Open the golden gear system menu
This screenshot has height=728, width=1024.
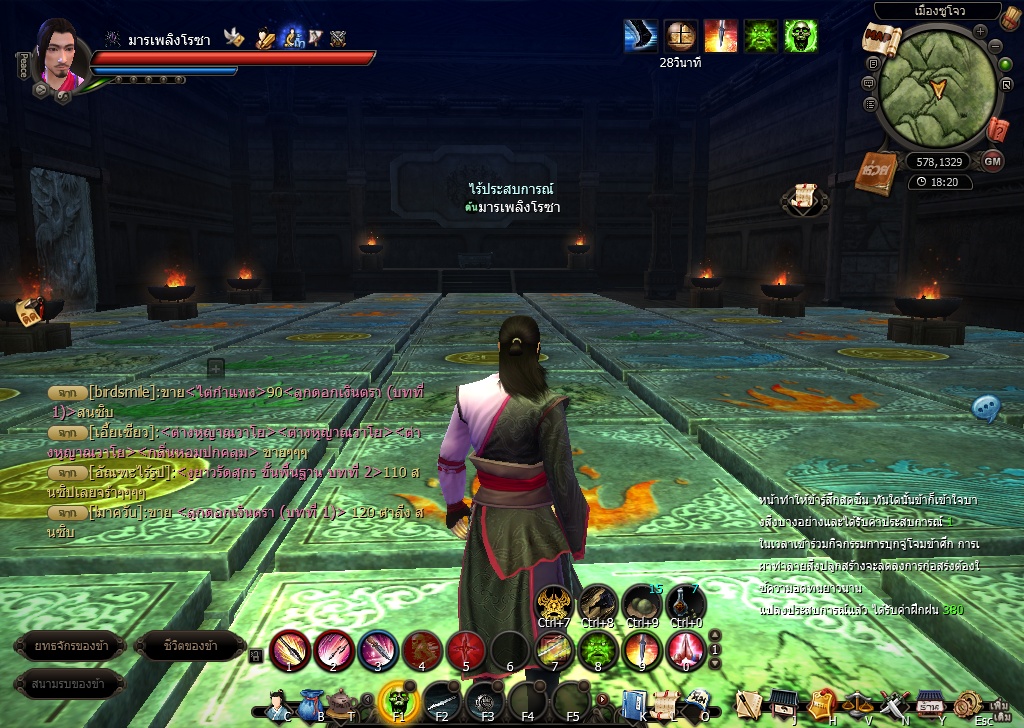[968, 703]
